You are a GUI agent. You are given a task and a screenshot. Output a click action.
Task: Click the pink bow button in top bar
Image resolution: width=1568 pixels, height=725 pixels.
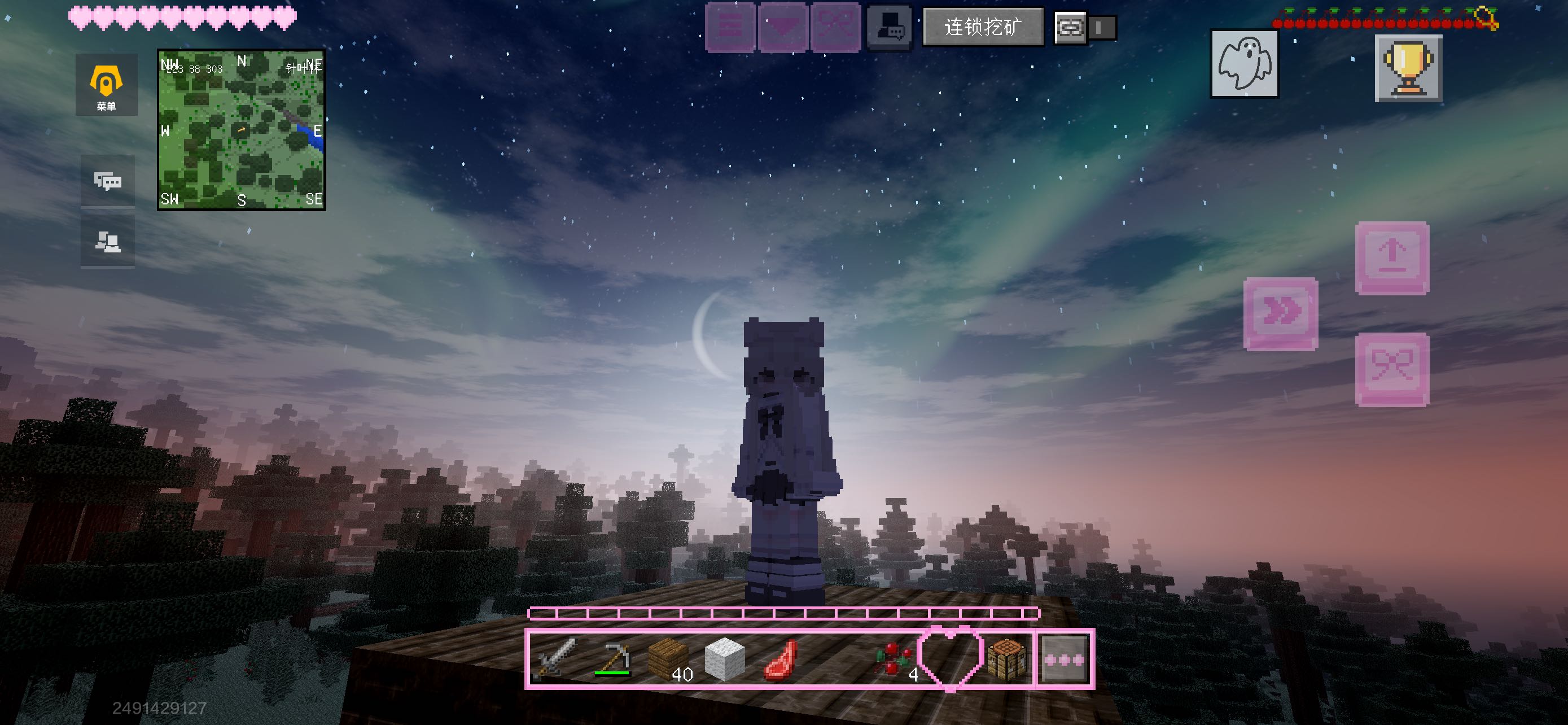coord(835,28)
